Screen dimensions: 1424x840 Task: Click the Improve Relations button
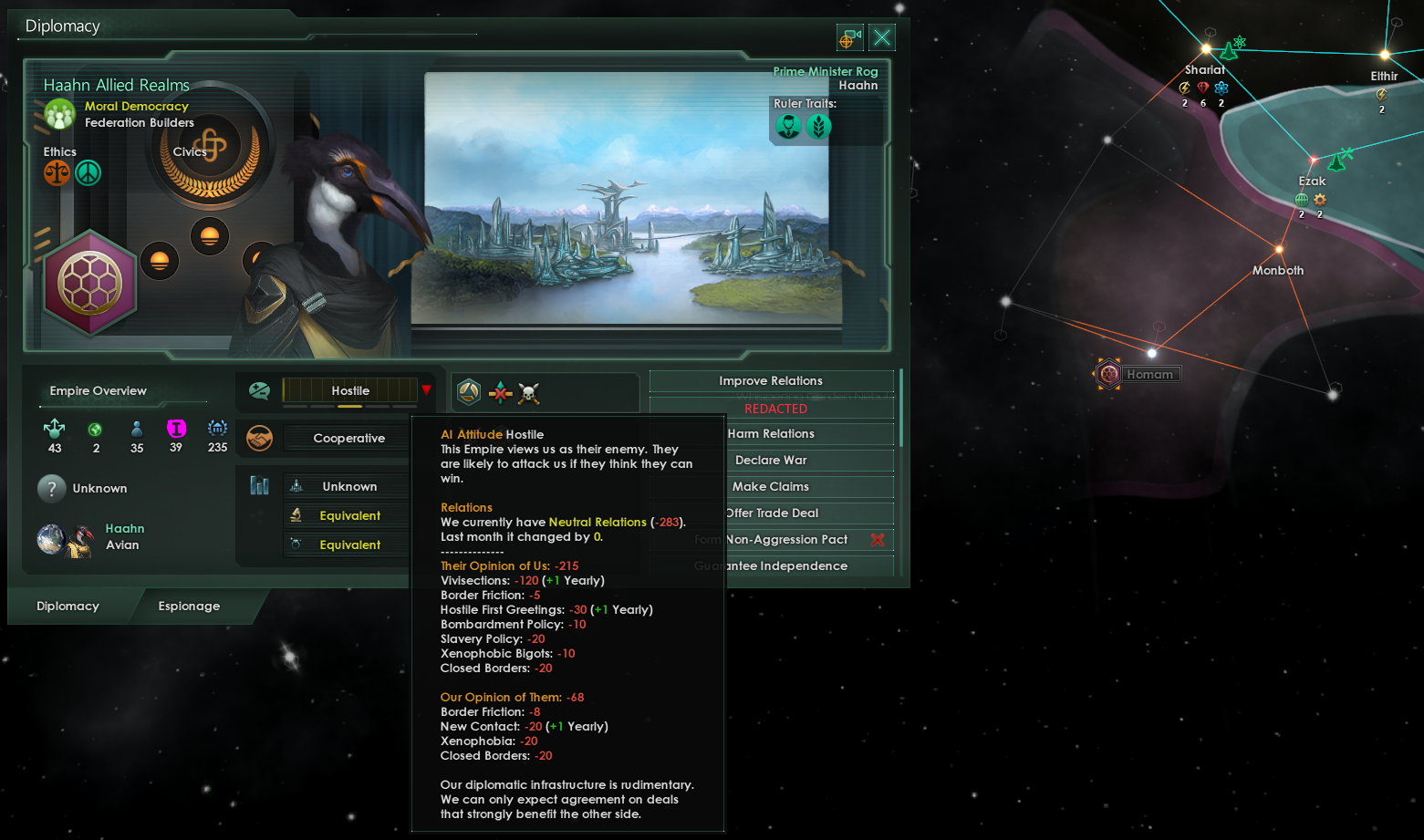771,381
